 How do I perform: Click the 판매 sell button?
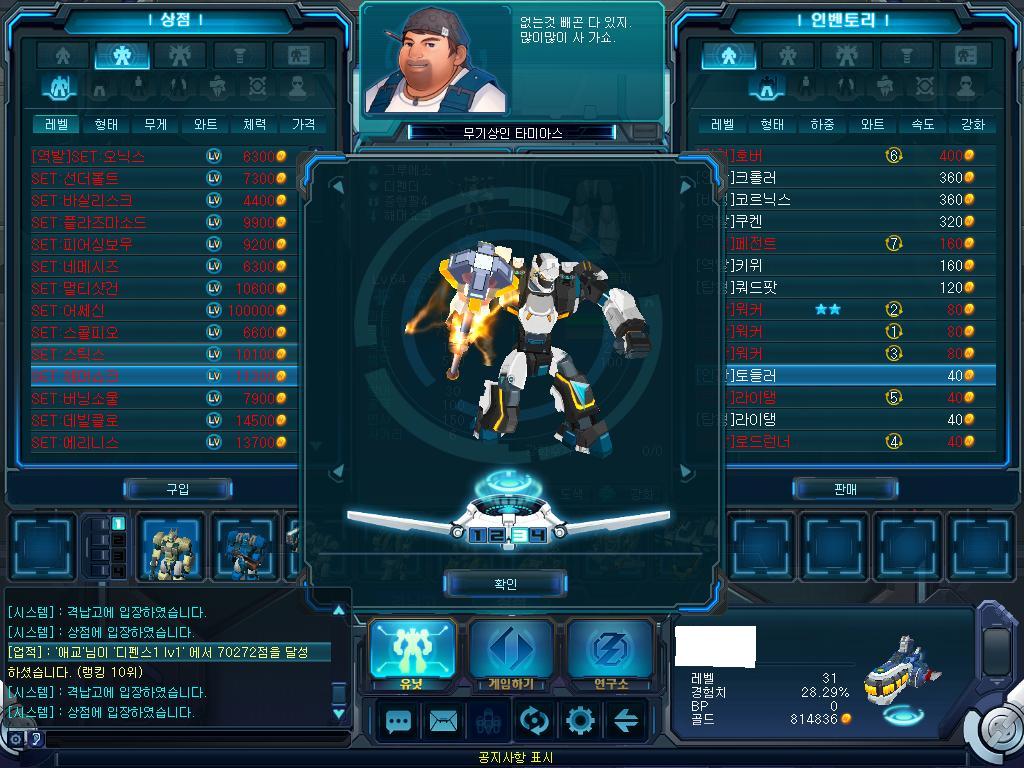[844, 489]
